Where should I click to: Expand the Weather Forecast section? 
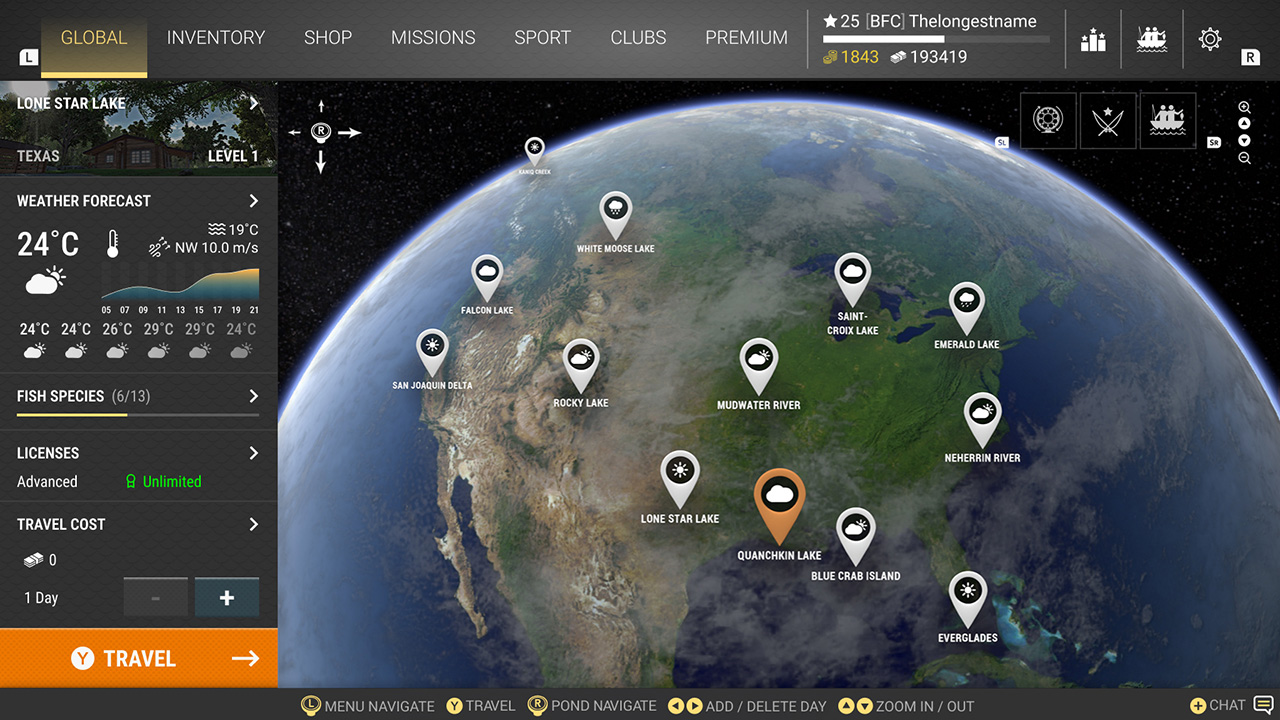point(253,201)
